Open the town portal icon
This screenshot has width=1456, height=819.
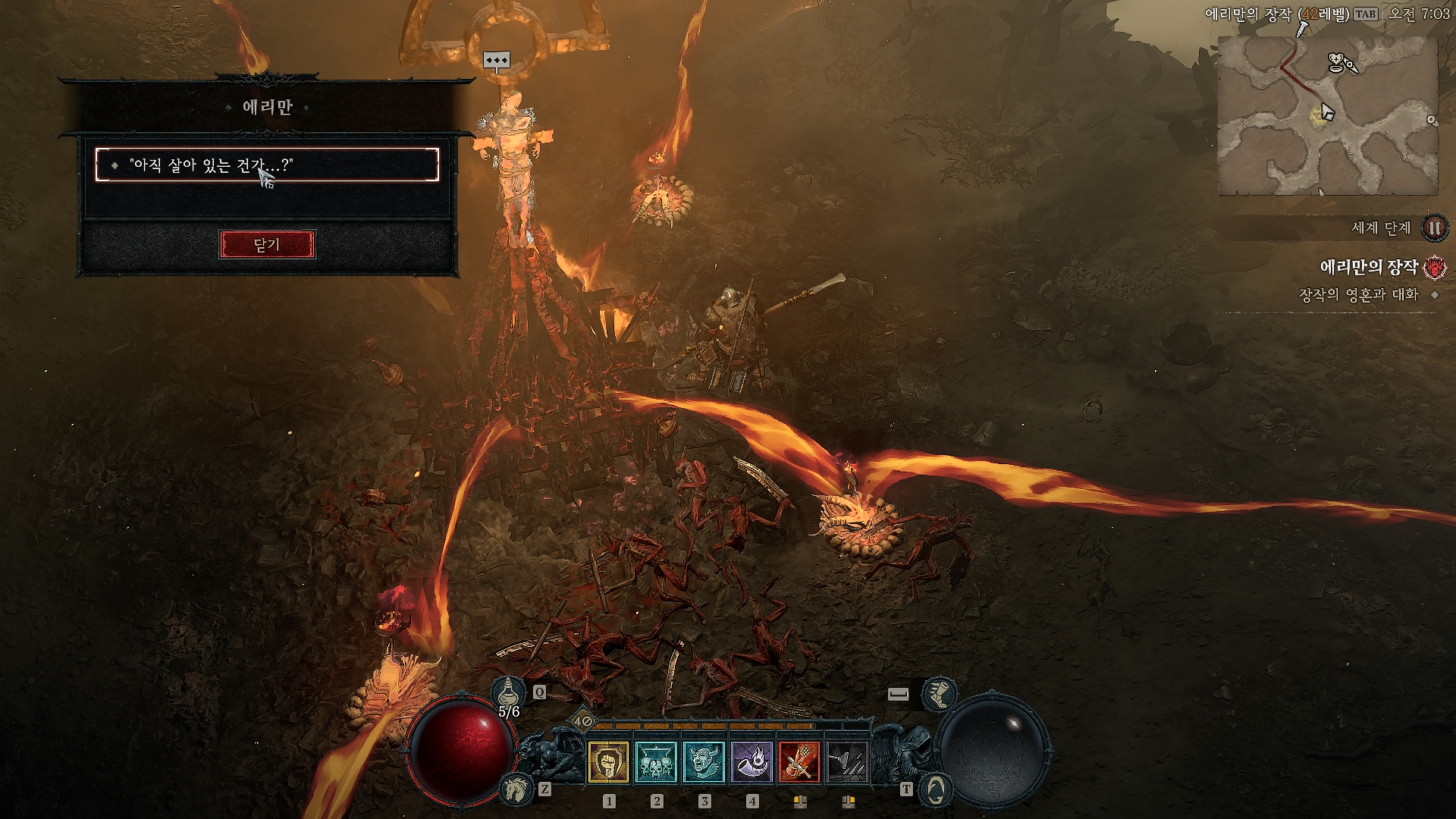pyautogui.click(x=934, y=789)
